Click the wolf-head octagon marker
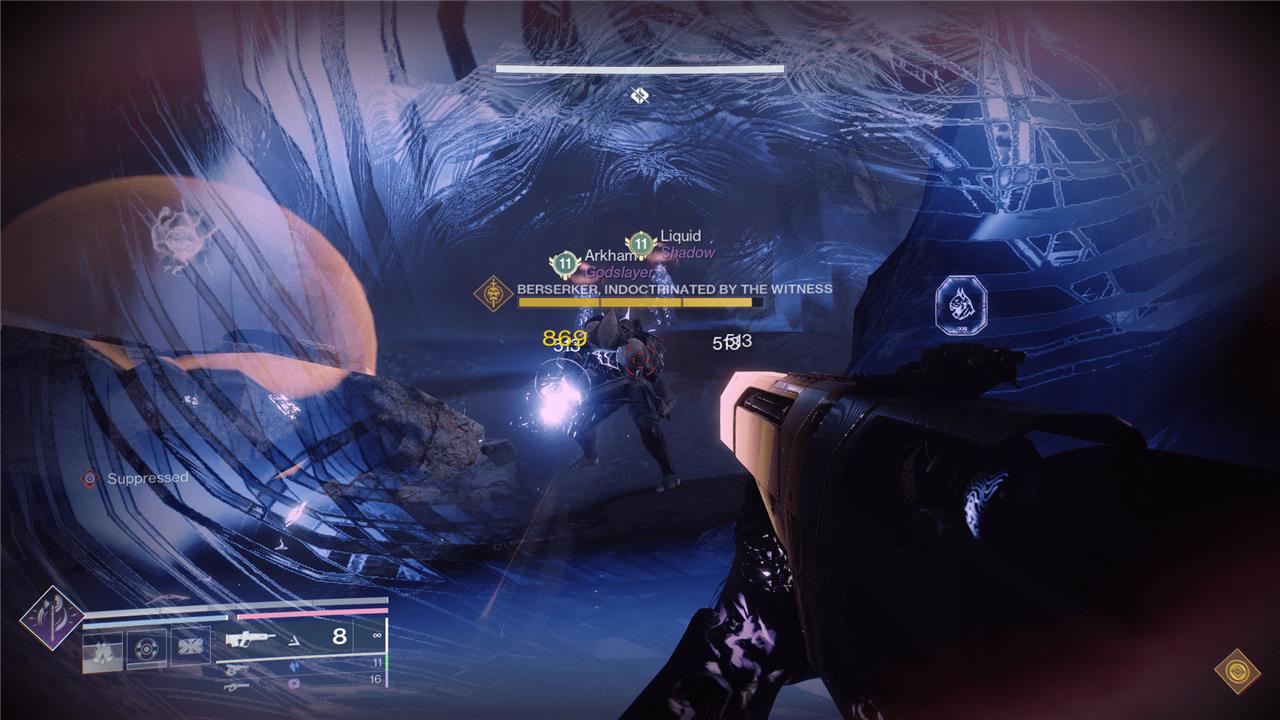1280x720 pixels. [961, 305]
